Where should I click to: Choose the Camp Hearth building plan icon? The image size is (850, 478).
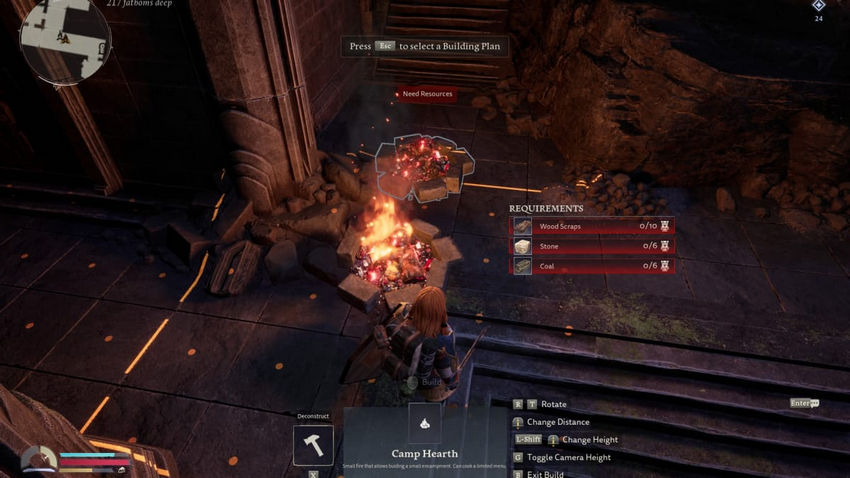tap(425, 423)
